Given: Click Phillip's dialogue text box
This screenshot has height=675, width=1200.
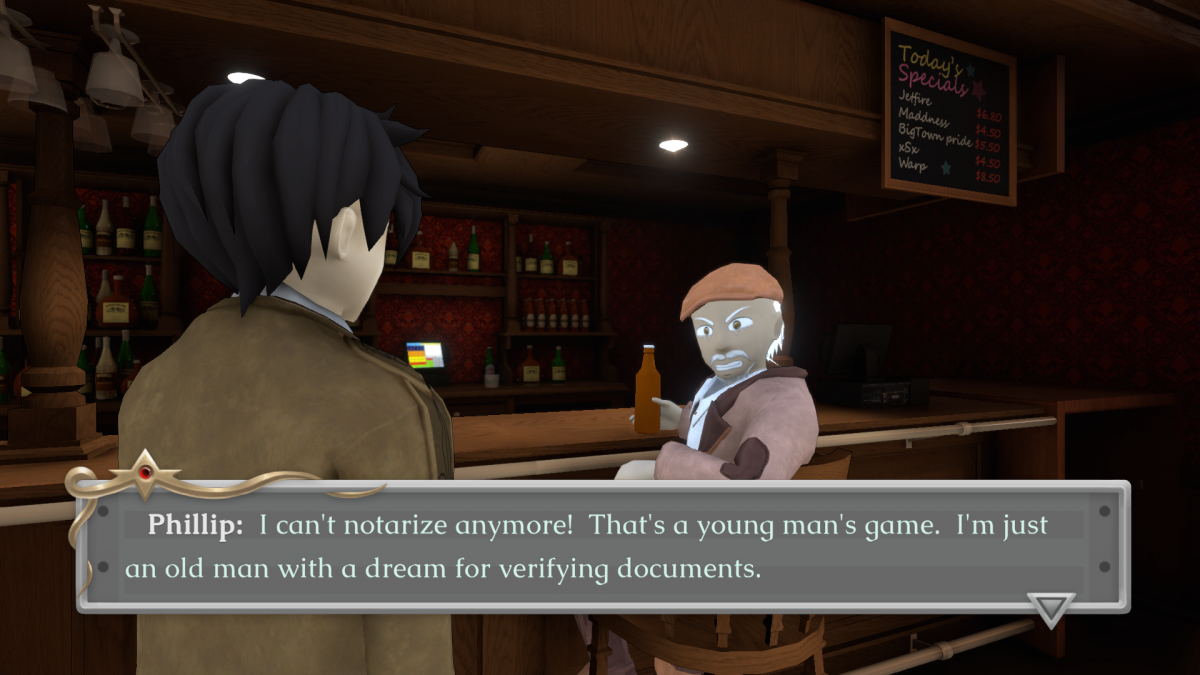Looking at the screenshot, I should [x=602, y=546].
